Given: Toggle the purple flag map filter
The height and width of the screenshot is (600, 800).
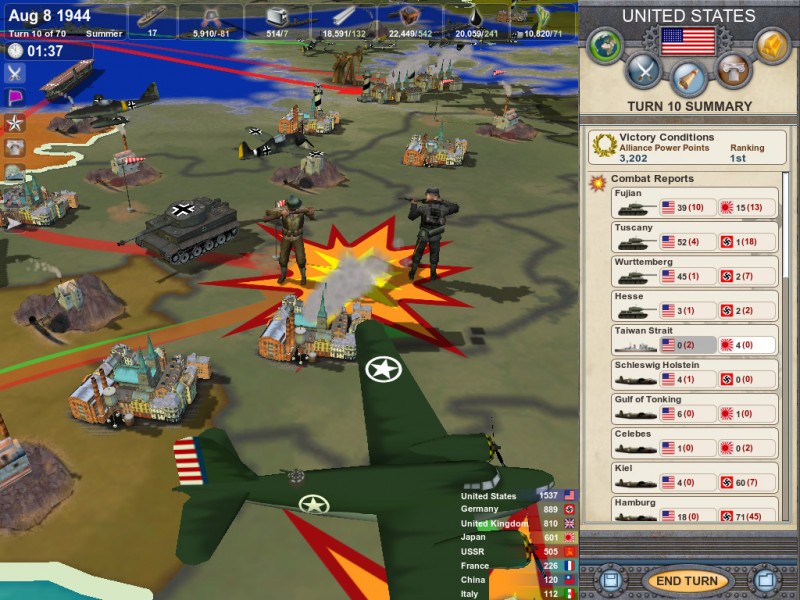Looking at the screenshot, I should (15, 98).
